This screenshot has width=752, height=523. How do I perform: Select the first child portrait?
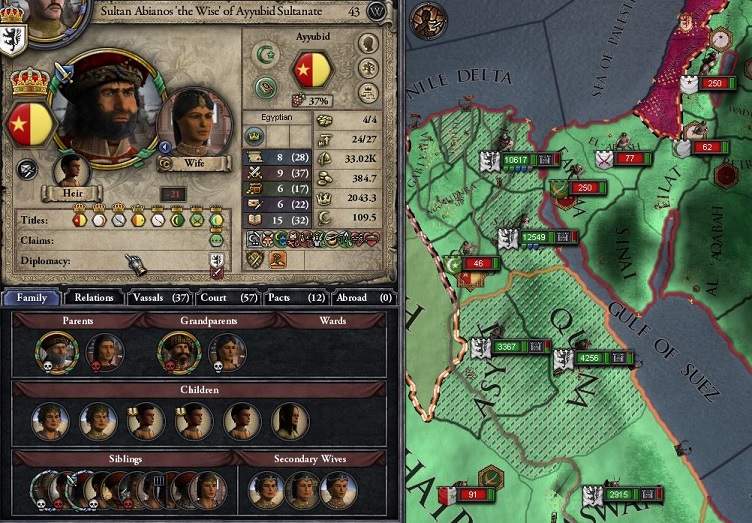coord(49,420)
